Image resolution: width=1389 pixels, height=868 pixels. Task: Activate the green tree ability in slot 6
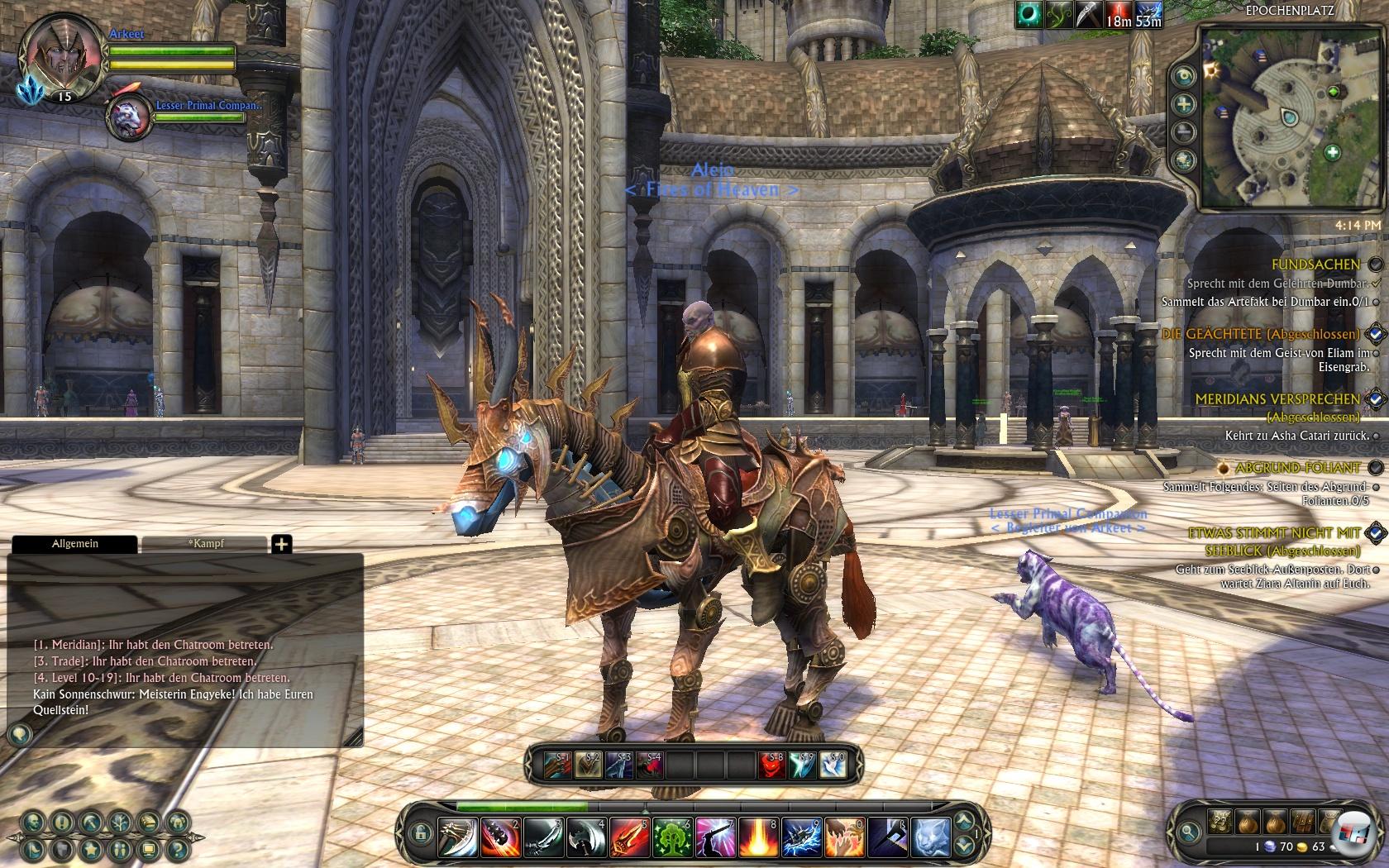click(671, 837)
